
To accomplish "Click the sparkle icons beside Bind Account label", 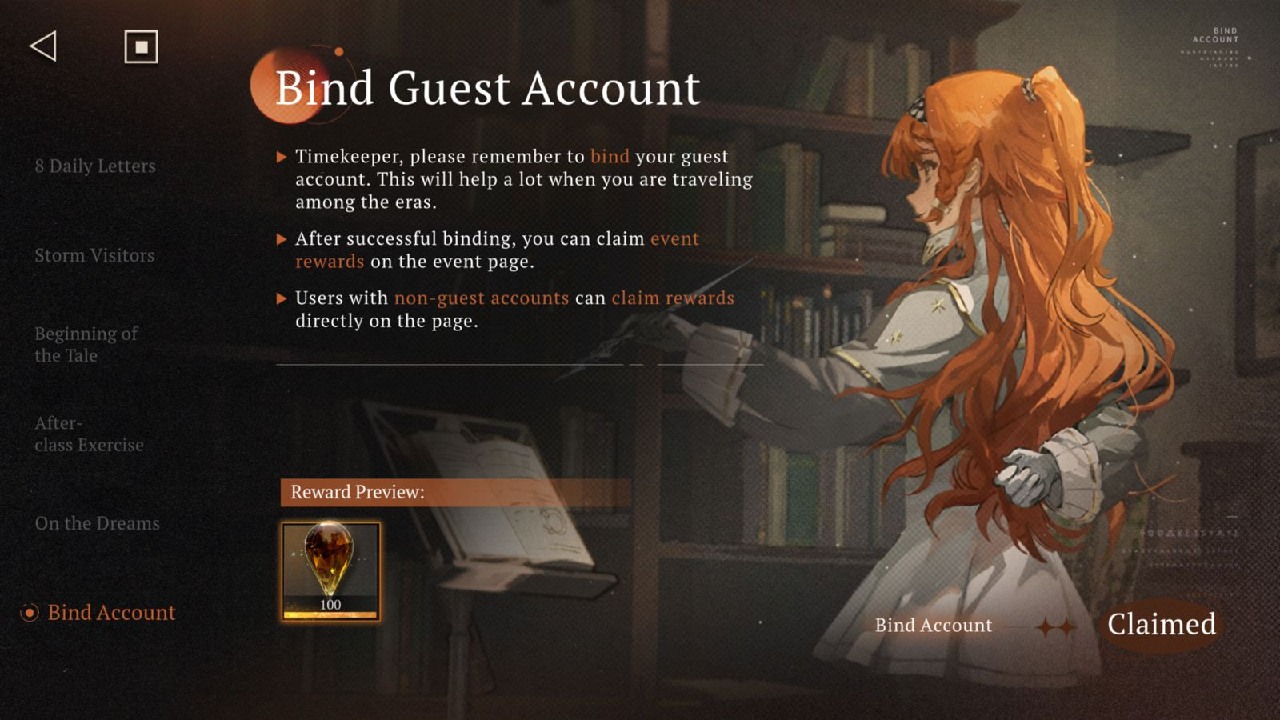I will coord(1056,625).
